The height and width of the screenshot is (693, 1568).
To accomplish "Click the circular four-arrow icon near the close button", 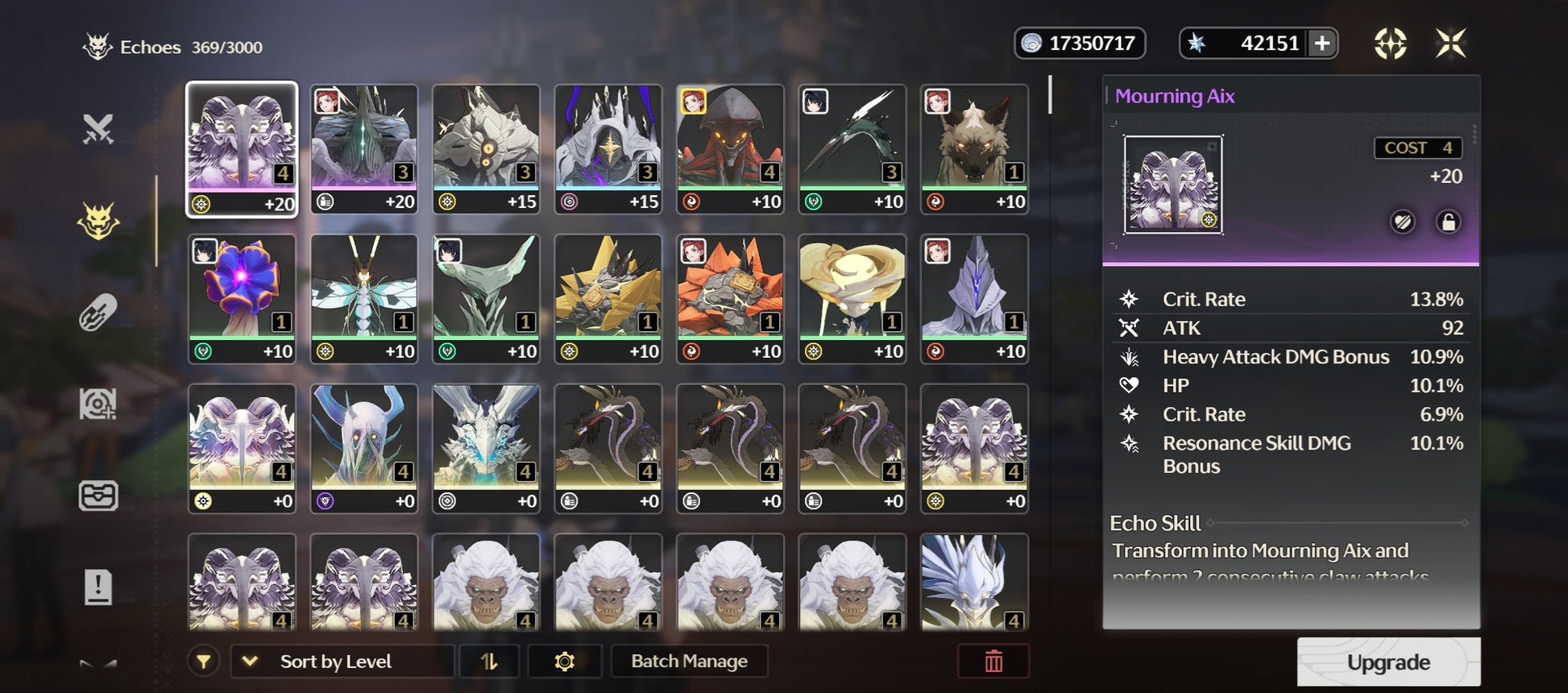I will [1390, 44].
